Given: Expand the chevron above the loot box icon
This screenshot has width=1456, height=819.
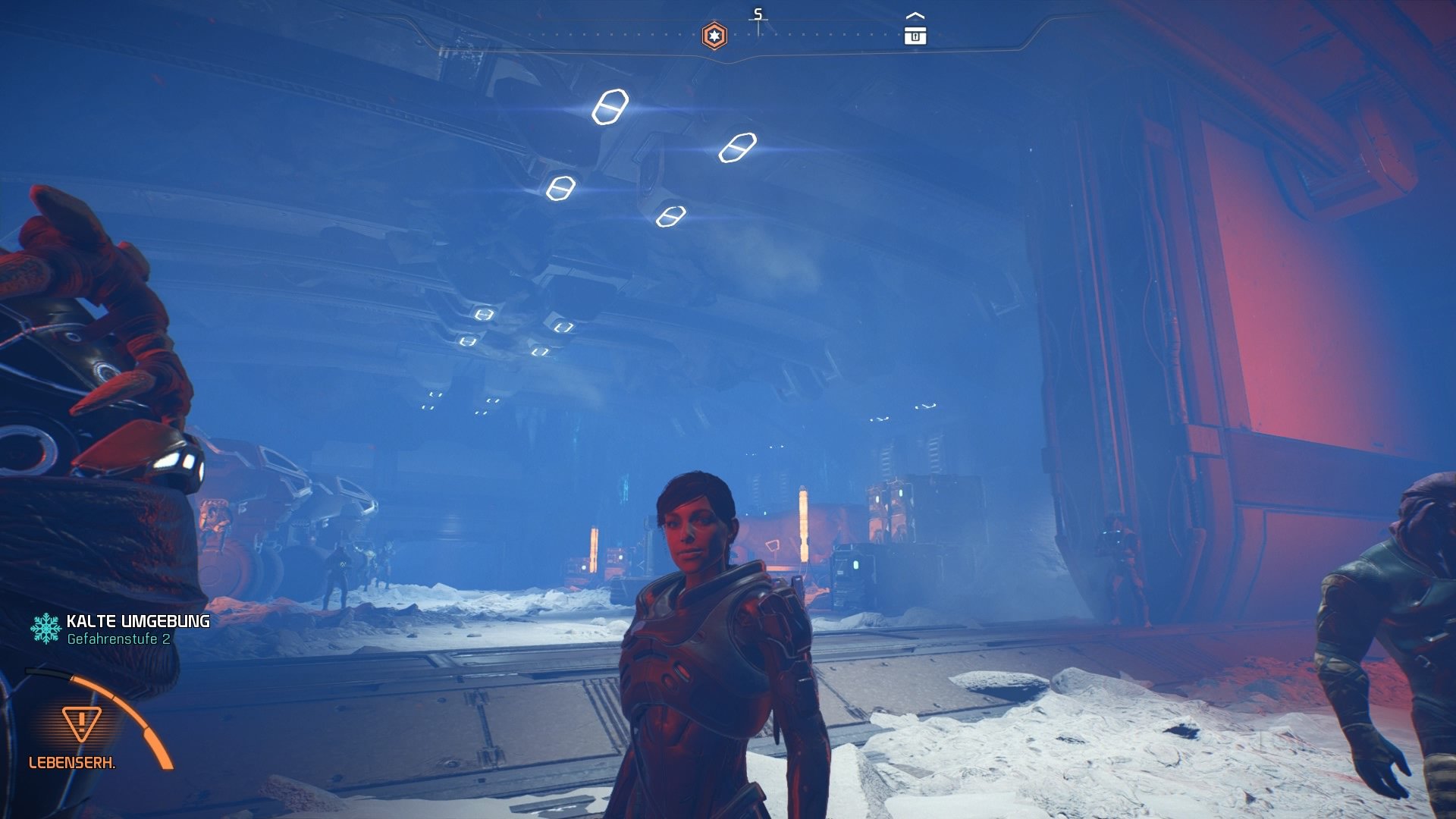Looking at the screenshot, I should coord(917,14).
